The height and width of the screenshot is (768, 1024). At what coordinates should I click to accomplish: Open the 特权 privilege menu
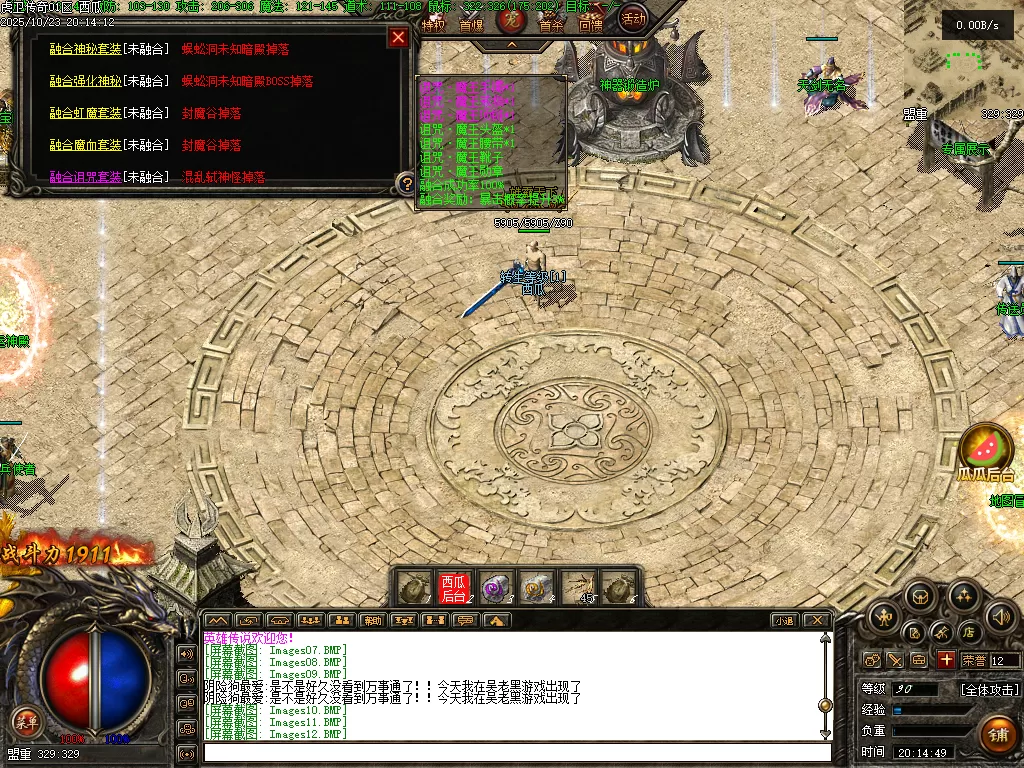tap(433, 25)
